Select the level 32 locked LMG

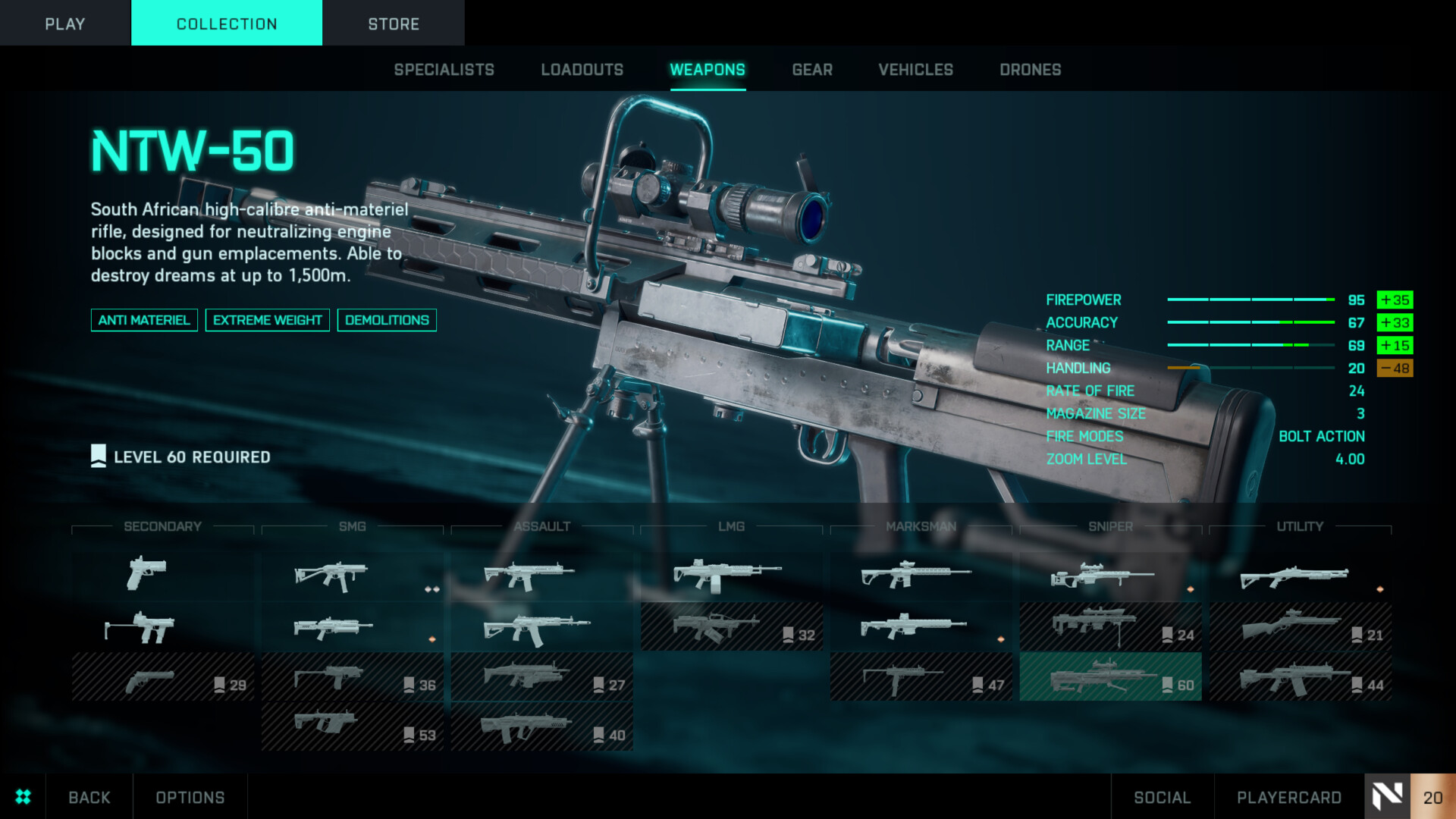[x=731, y=626]
